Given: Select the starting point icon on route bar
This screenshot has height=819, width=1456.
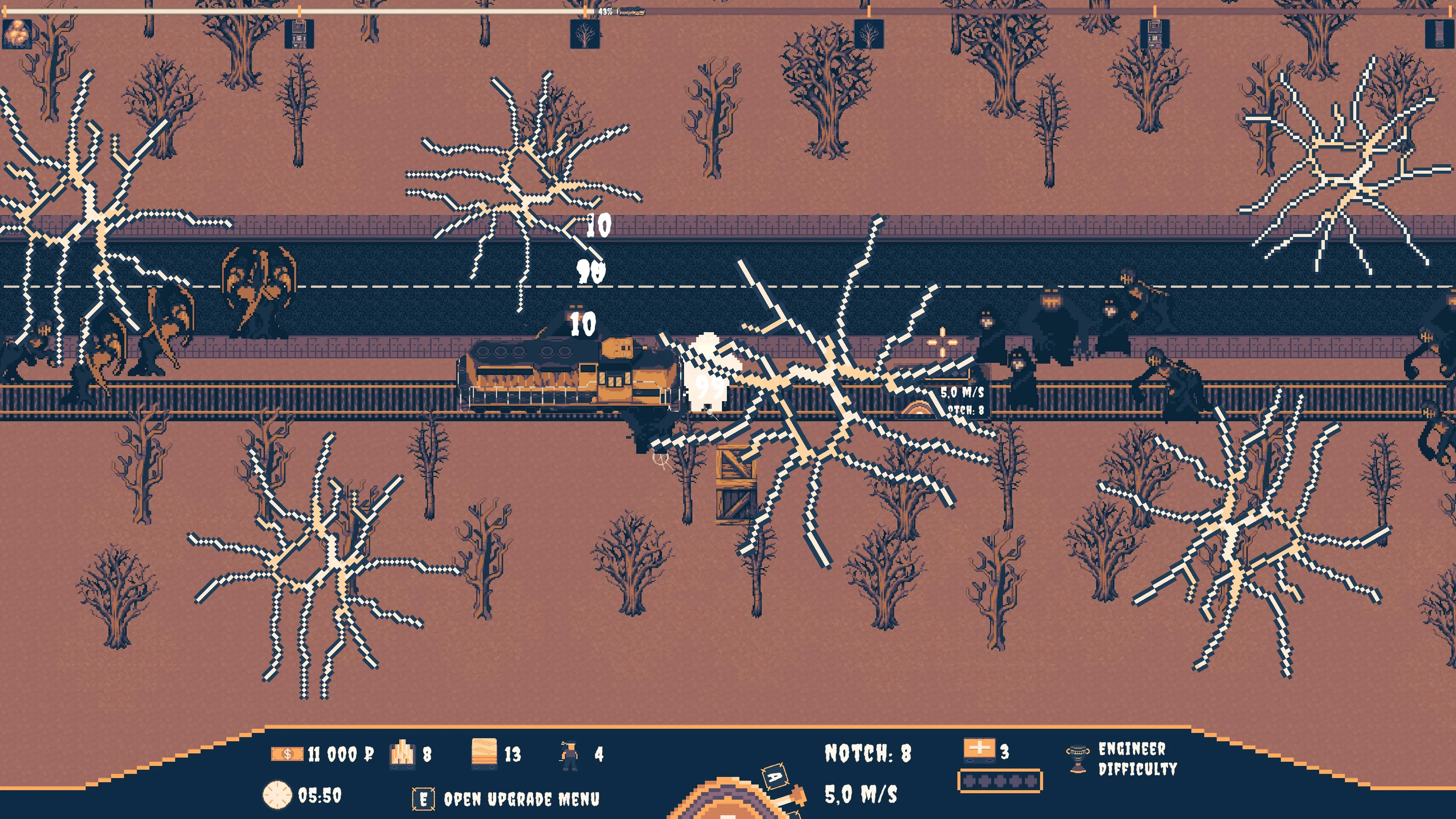Looking at the screenshot, I should pos(17,33).
